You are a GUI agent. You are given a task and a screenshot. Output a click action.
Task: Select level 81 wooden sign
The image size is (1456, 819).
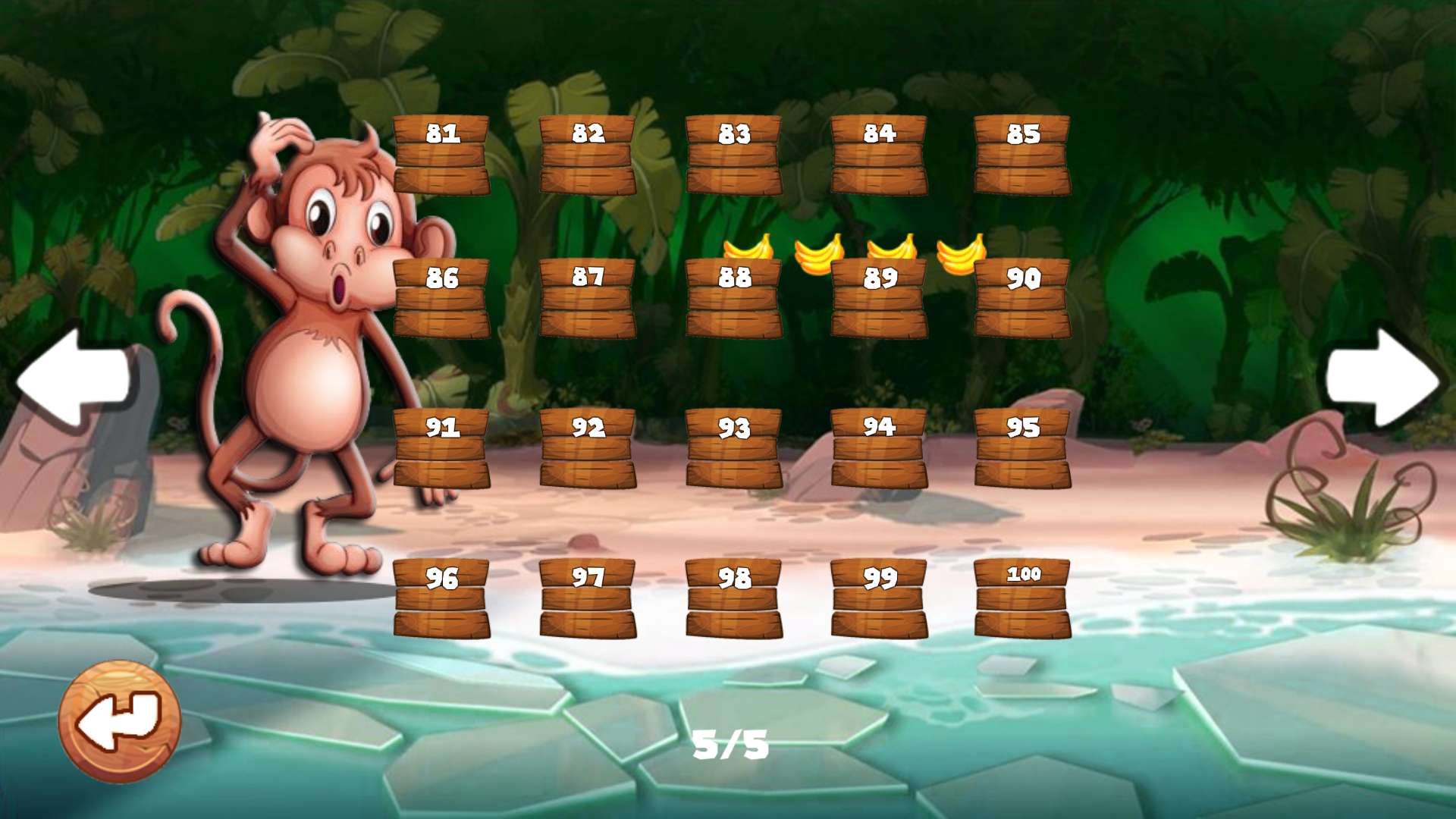pyautogui.click(x=441, y=155)
